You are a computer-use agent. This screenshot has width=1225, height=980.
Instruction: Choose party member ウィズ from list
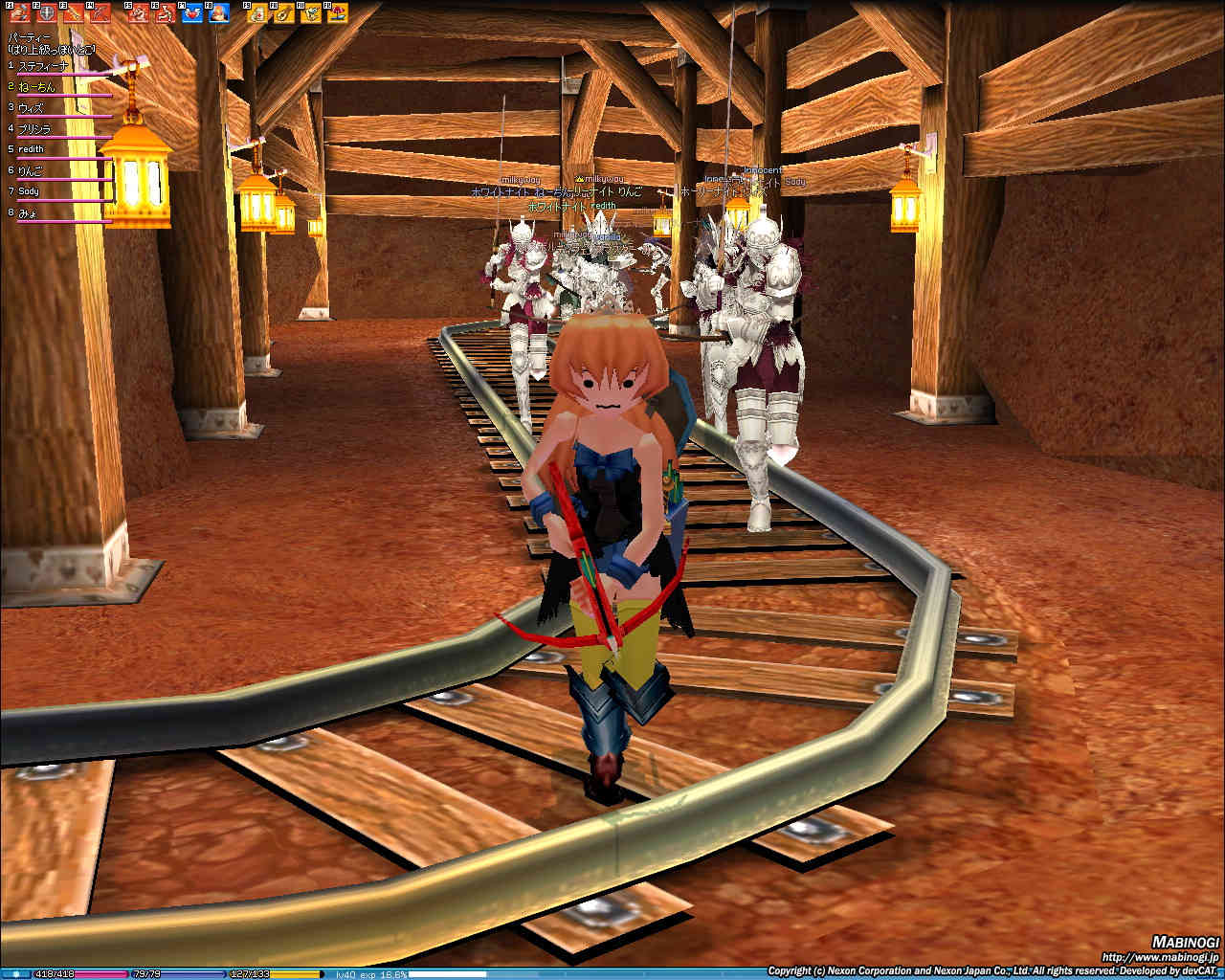(32, 108)
